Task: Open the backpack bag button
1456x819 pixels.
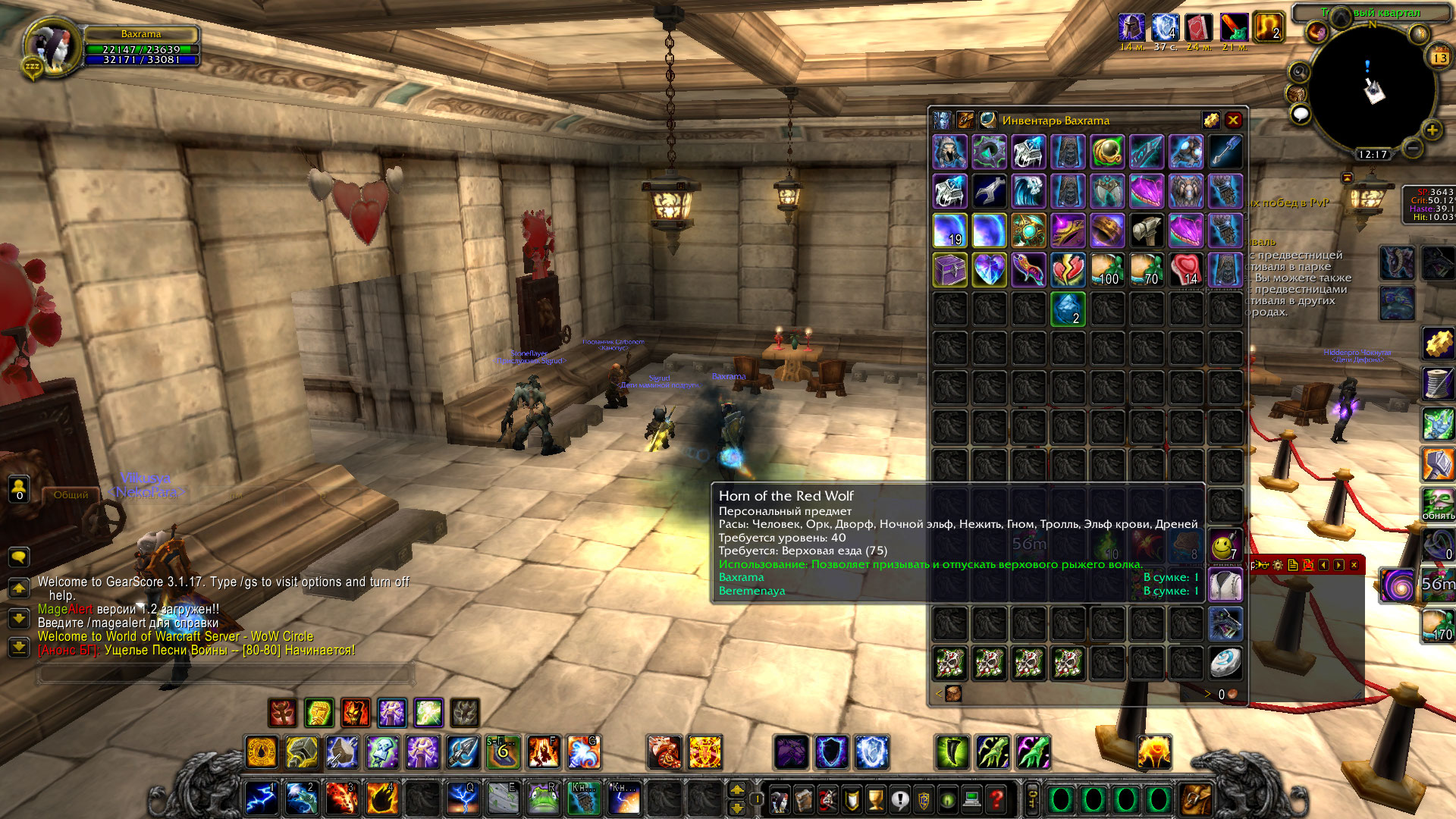Action: pos(1196,799)
